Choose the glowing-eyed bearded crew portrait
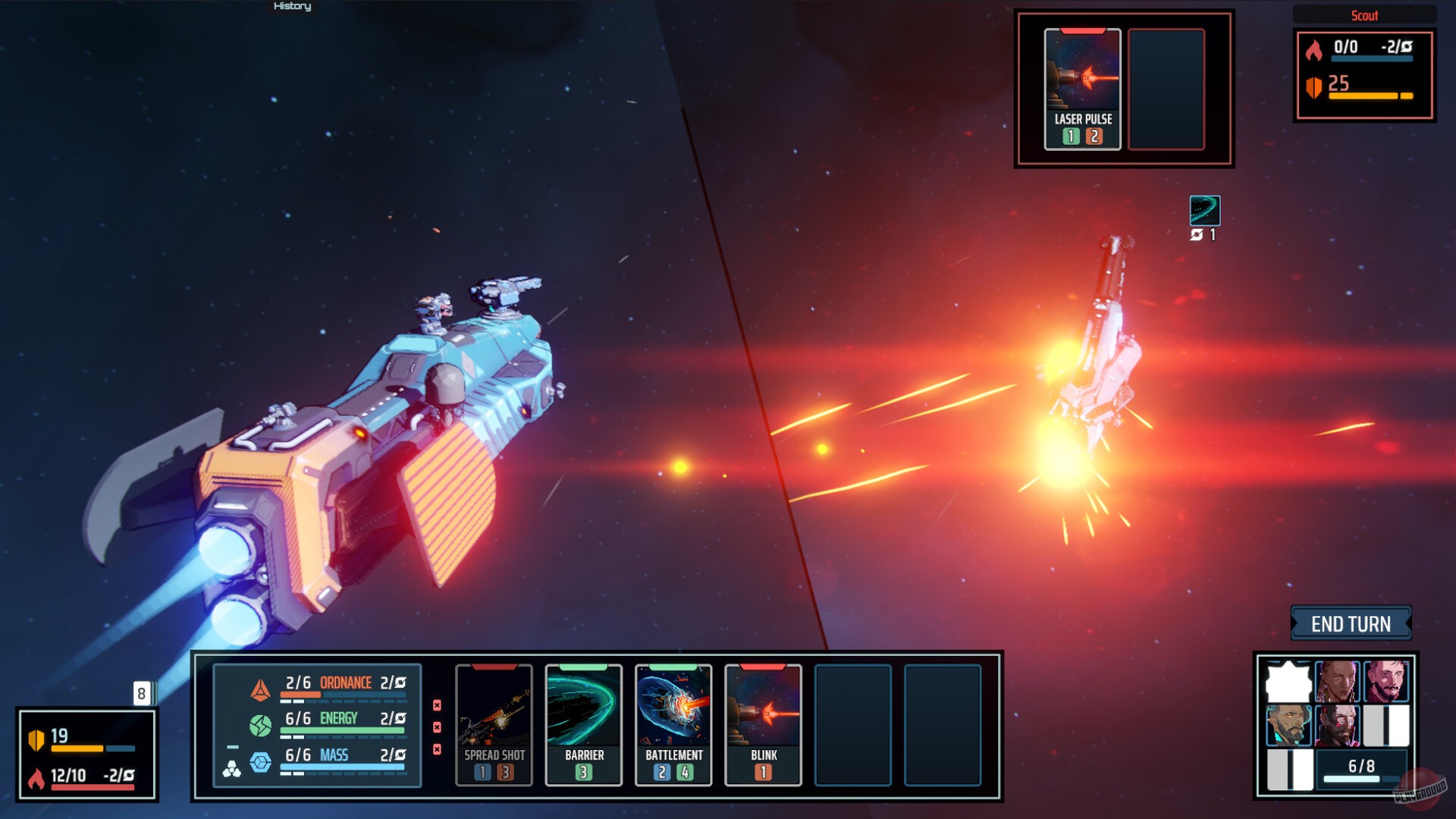This screenshot has height=819, width=1456. click(1288, 725)
